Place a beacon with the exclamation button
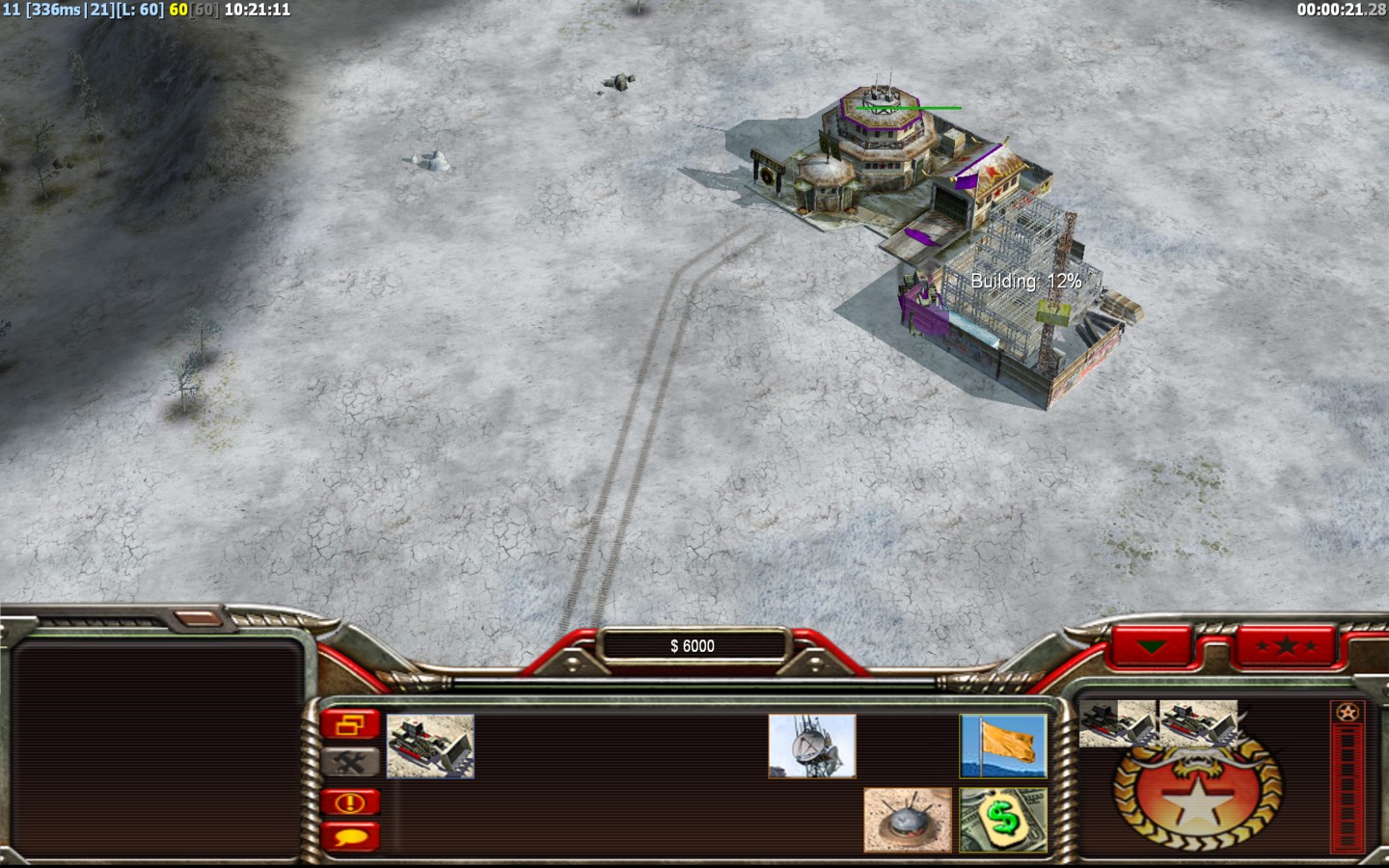1389x868 pixels. click(350, 801)
